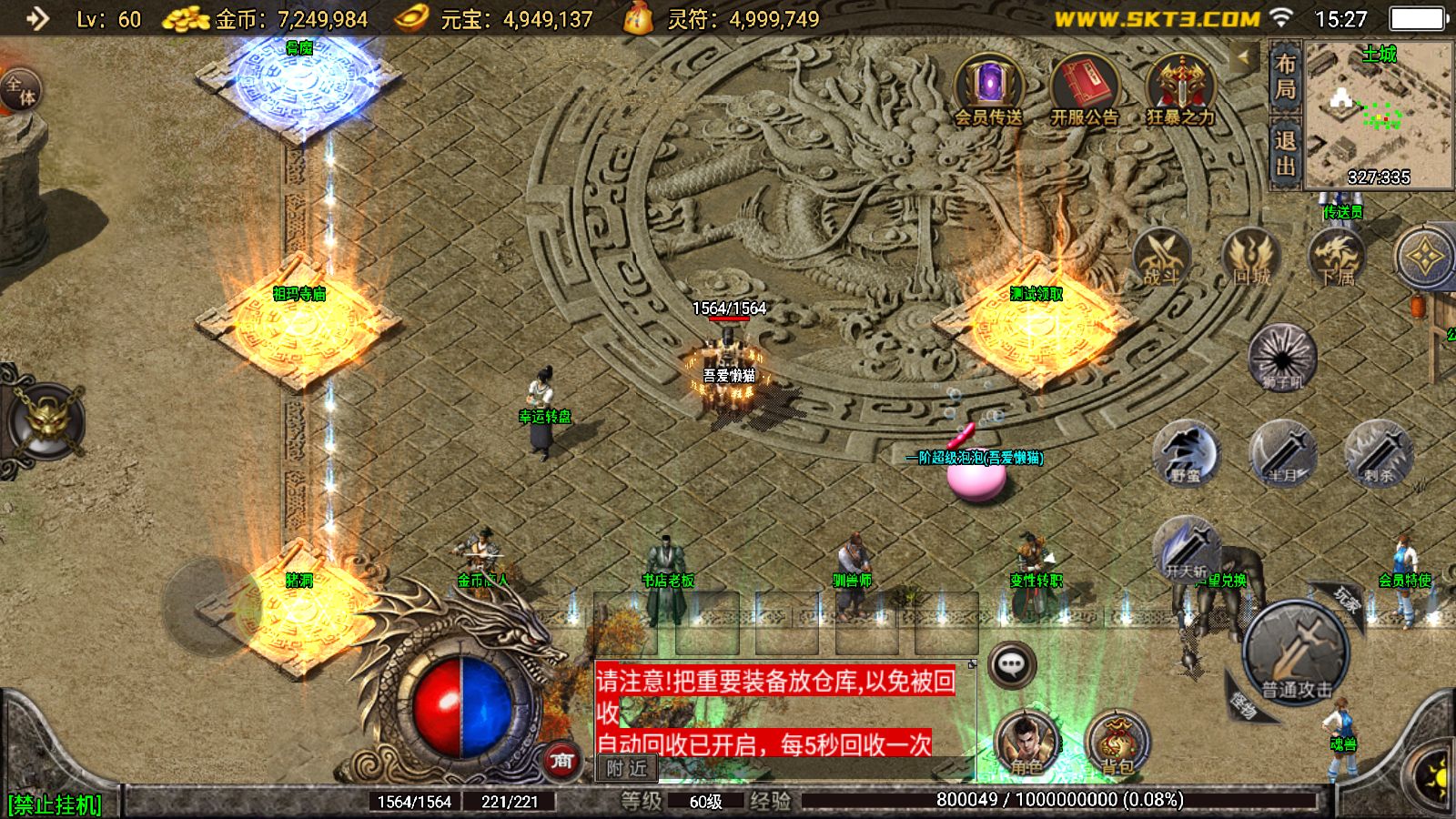Toggle the 战斗 combat mode icon
This screenshot has width=1456, height=819.
pos(1160,258)
